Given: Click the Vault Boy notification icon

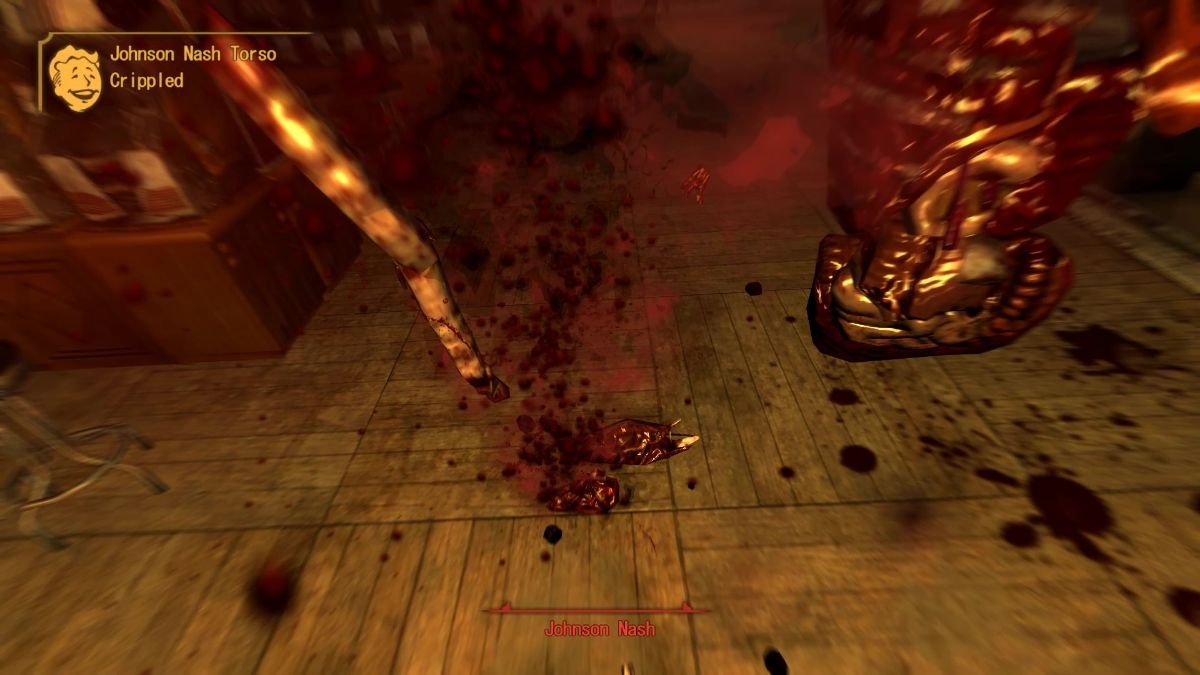Looking at the screenshot, I should coord(75,77).
